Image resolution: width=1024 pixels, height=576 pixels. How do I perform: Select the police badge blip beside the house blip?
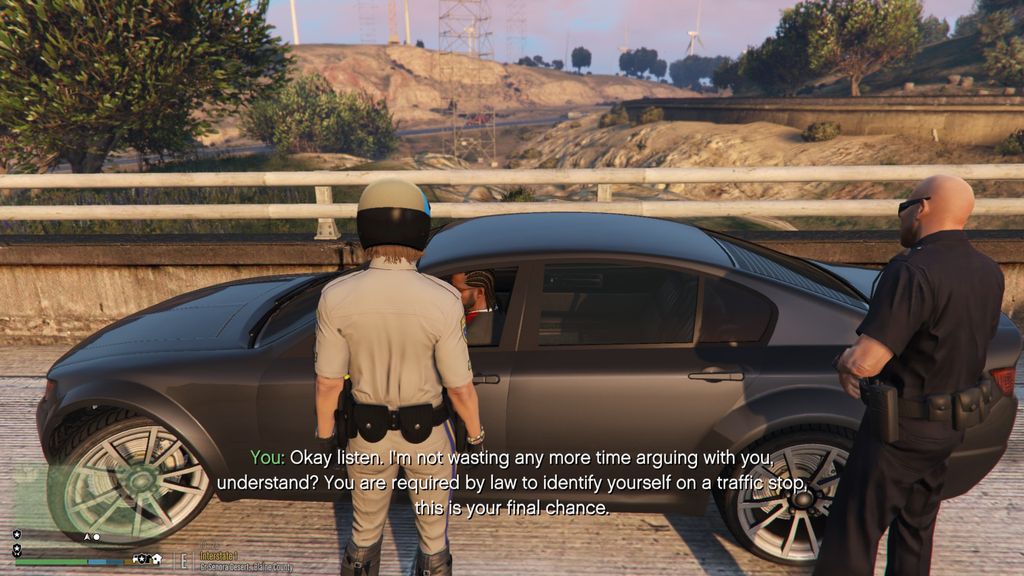(141, 558)
